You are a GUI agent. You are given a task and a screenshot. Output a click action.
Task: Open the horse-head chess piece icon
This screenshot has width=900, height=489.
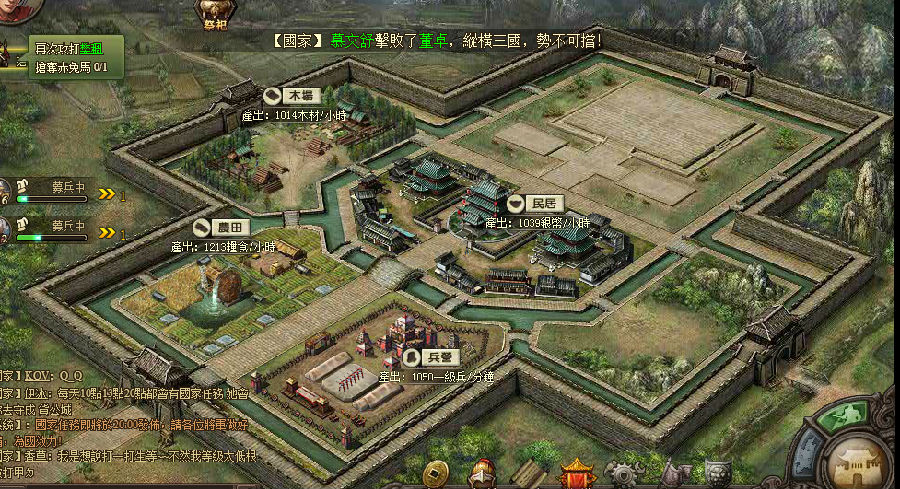pos(671,475)
